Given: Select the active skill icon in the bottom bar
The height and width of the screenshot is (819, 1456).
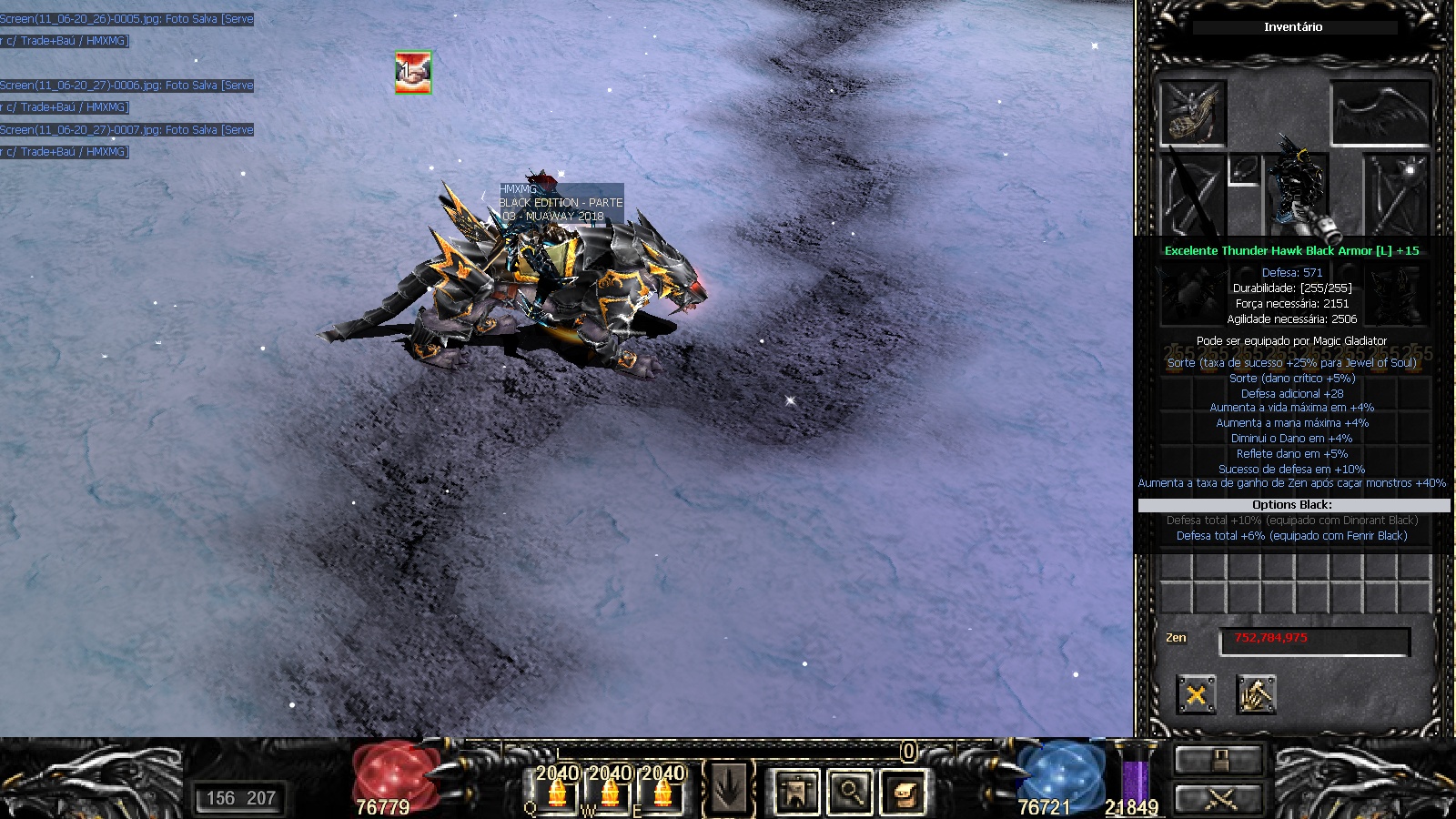Looking at the screenshot, I should [x=729, y=789].
